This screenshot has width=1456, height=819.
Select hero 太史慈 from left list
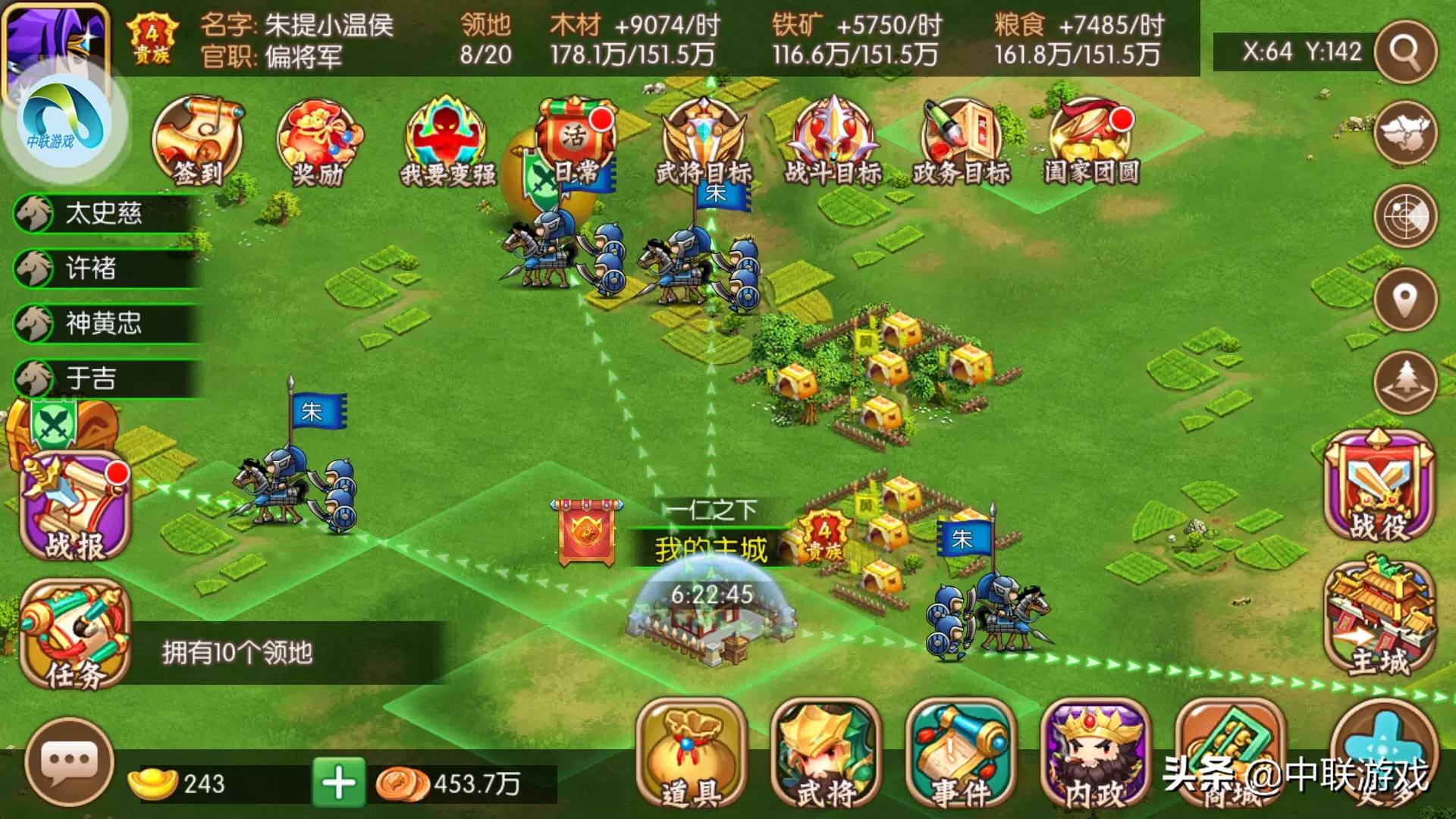pyautogui.click(x=99, y=215)
